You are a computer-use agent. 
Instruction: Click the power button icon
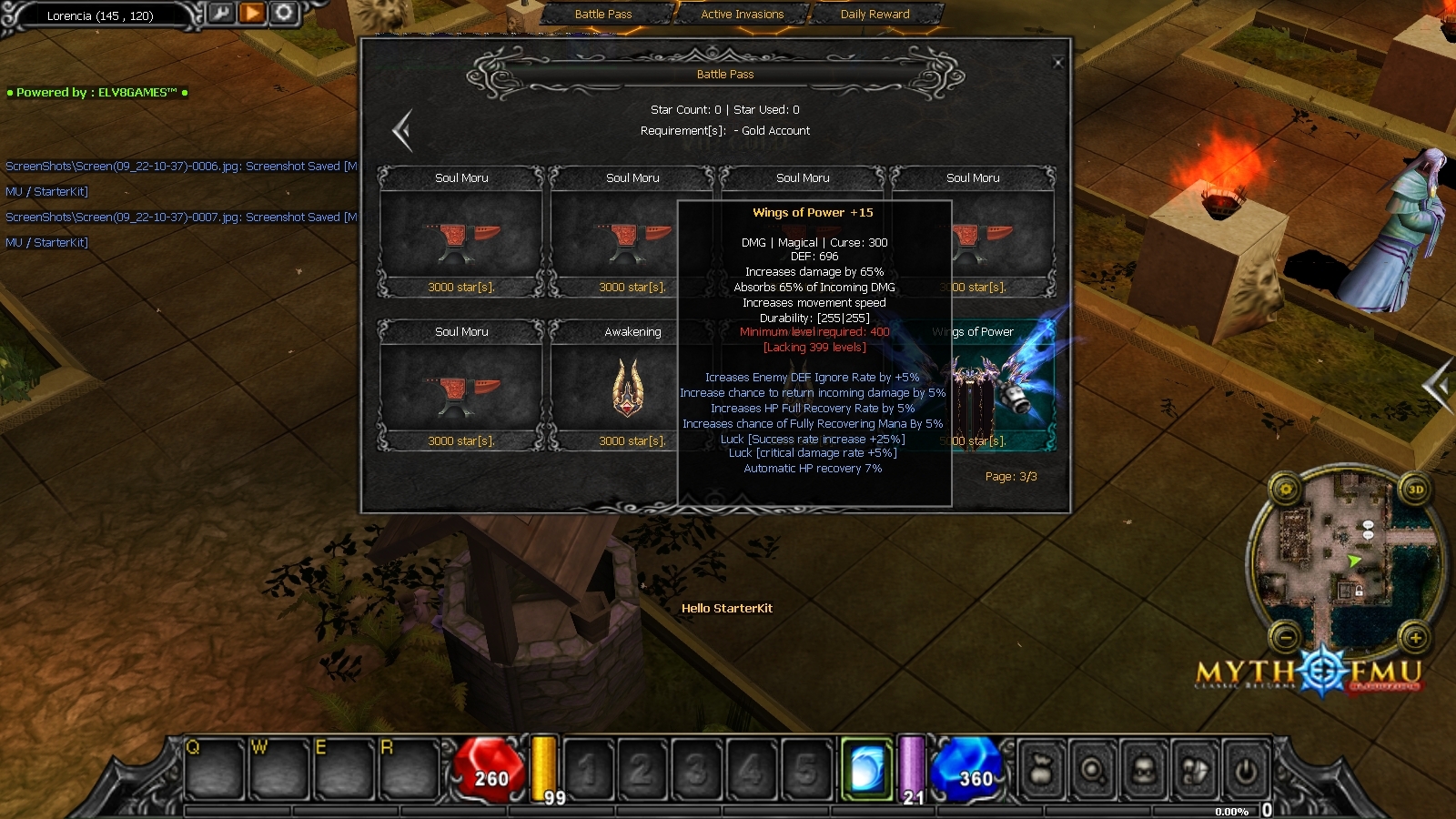click(1246, 772)
